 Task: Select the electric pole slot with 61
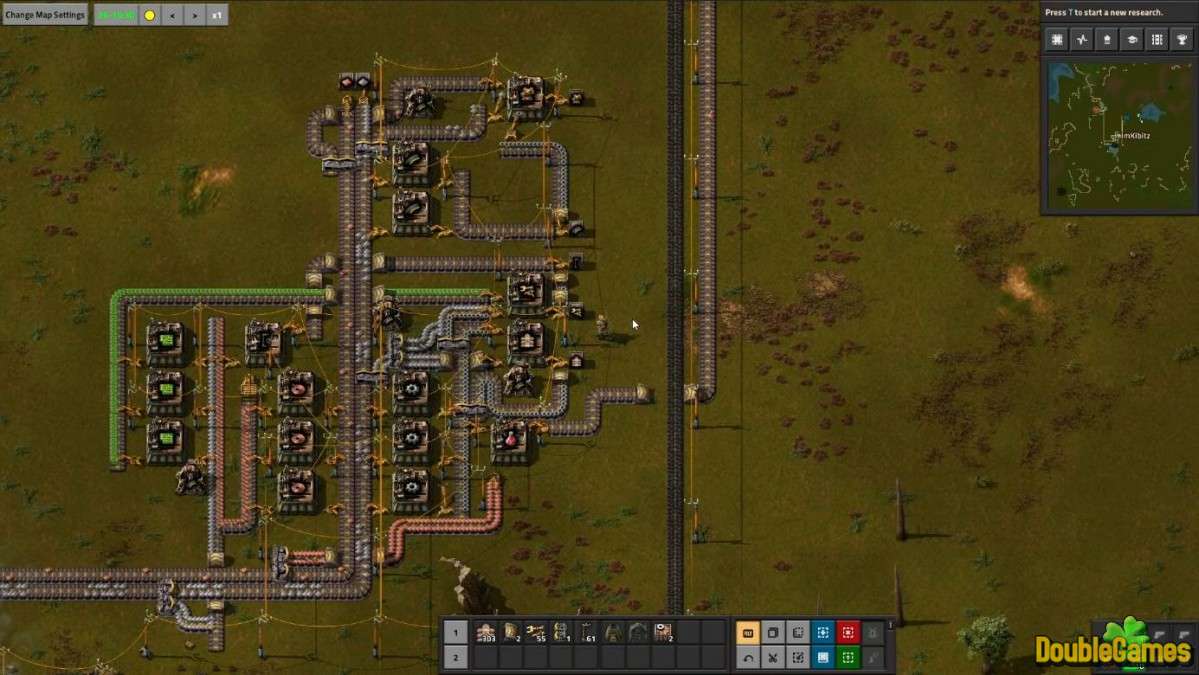(587, 632)
